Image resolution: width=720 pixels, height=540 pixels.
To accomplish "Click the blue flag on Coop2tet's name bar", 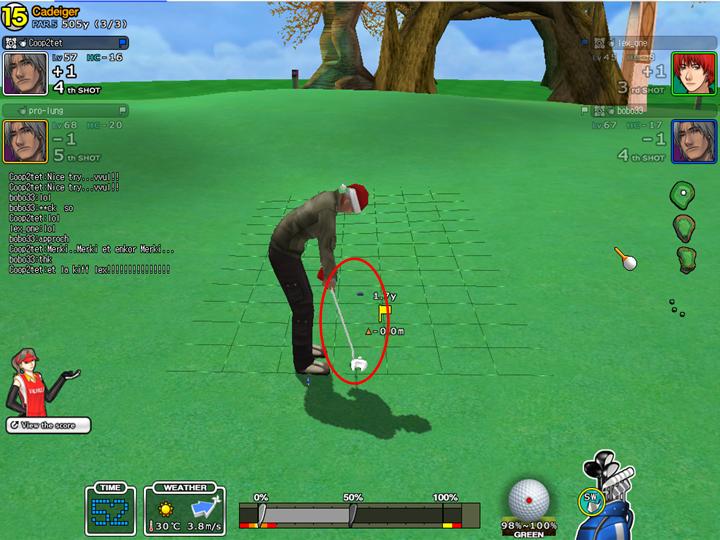I will tap(122, 43).
